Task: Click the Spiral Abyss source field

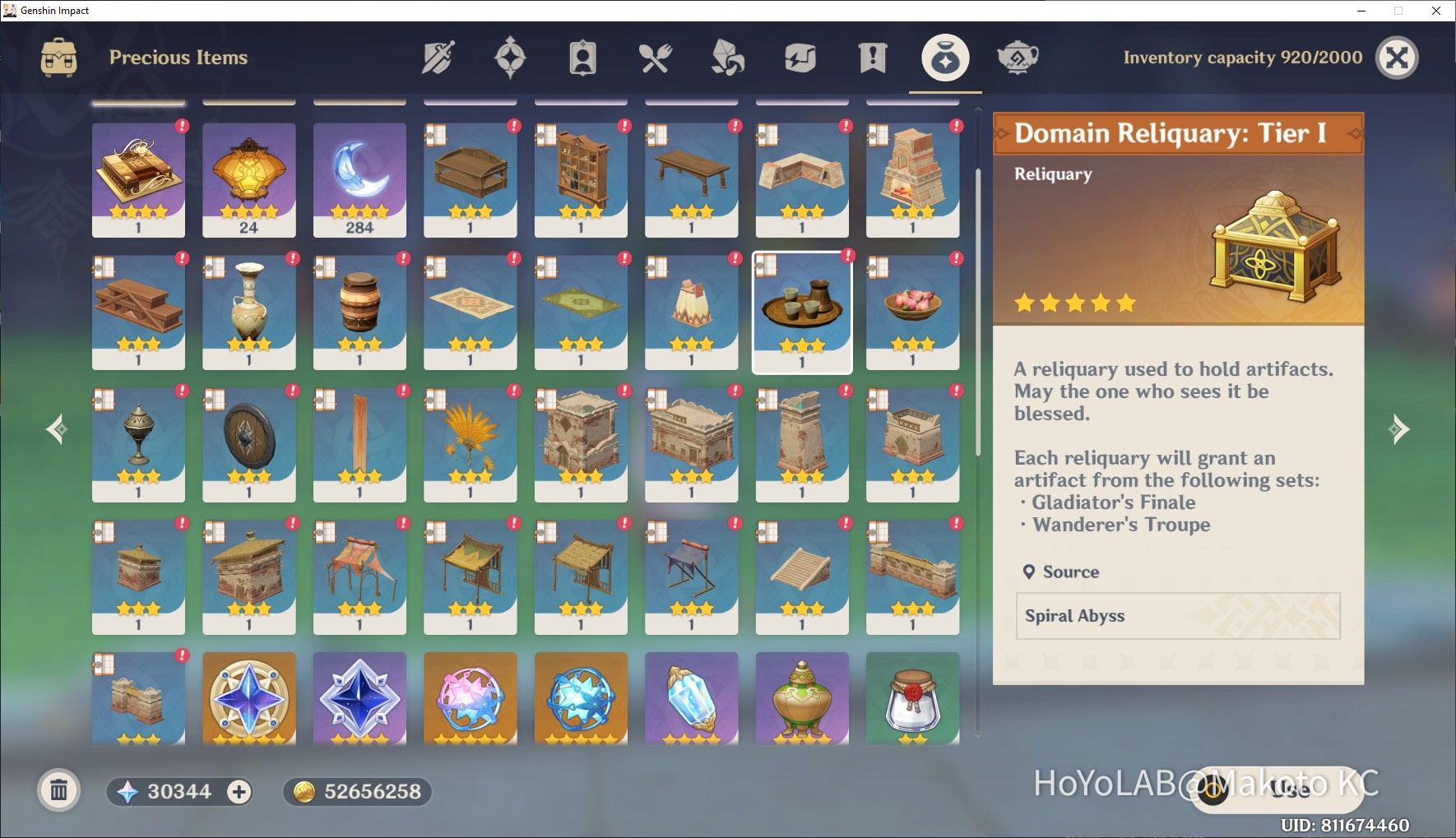Action: coord(1178,616)
